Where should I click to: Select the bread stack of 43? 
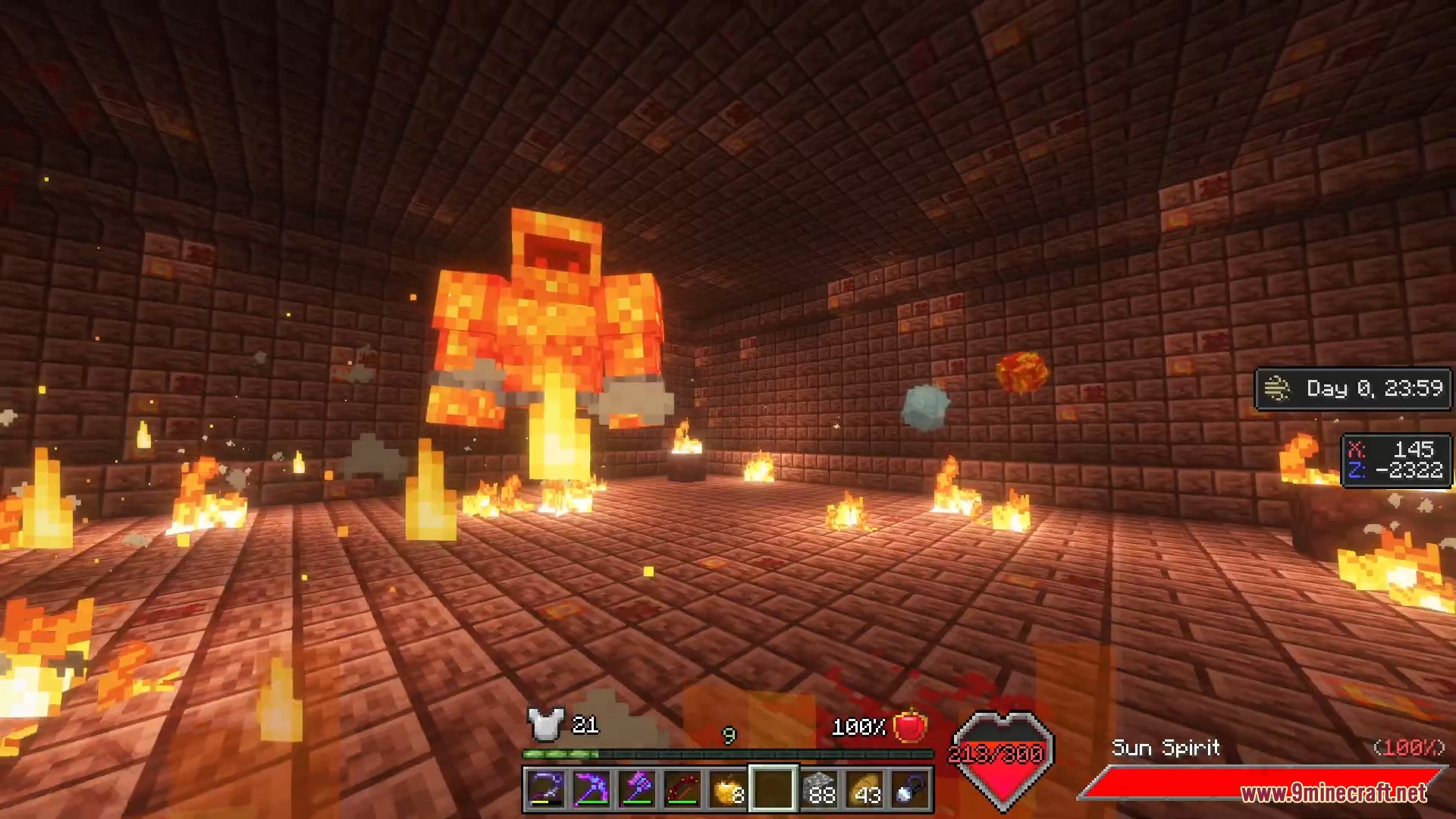click(x=864, y=789)
